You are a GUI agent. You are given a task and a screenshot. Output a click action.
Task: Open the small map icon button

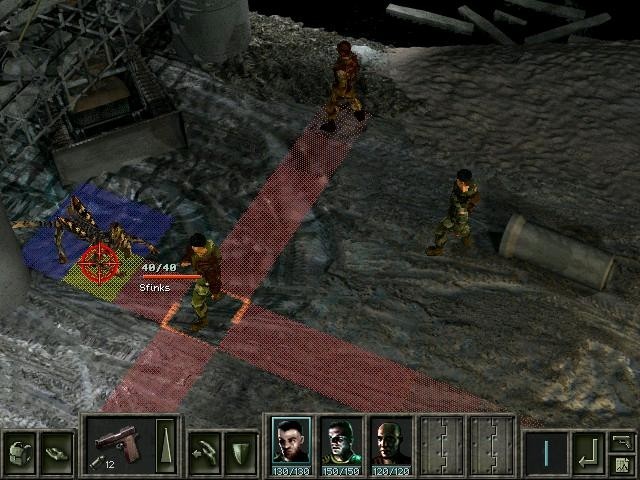point(622,463)
